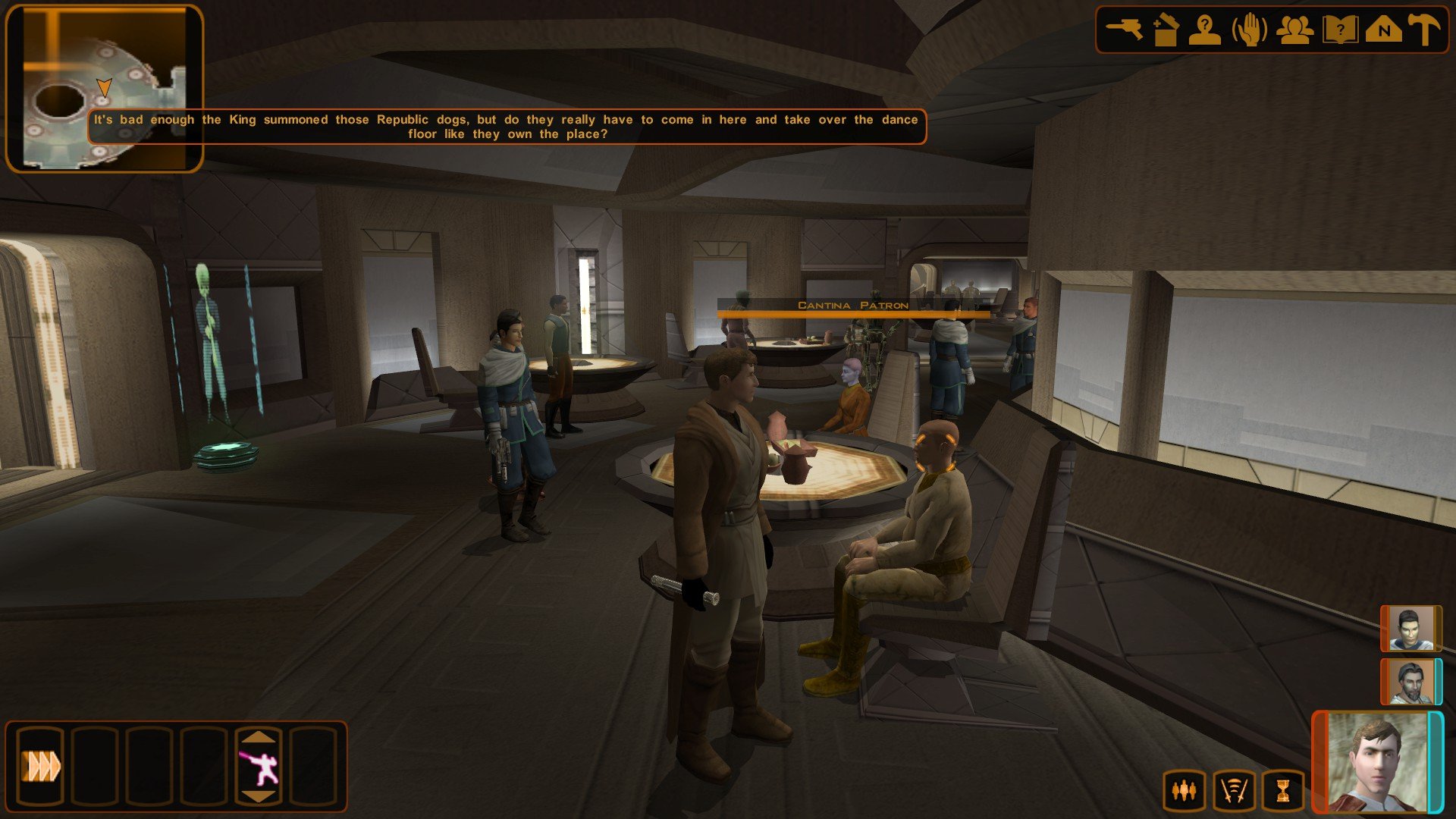Pause the game using the hourglass button

1282,792
